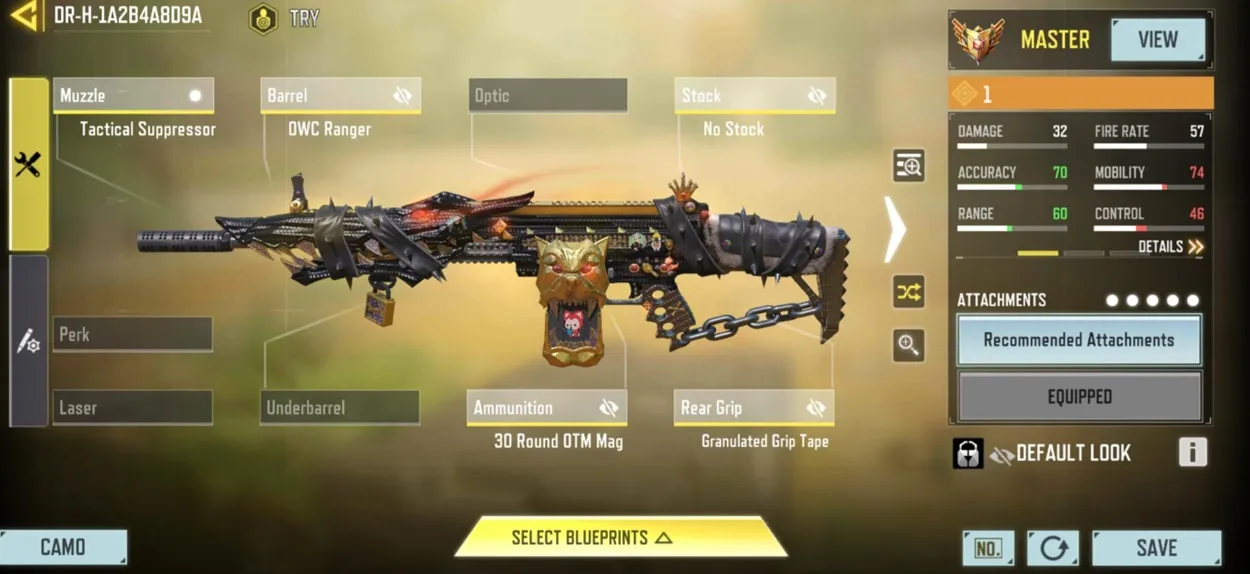
Task: Open the Laser attachment slot
Action: point(133,408)
